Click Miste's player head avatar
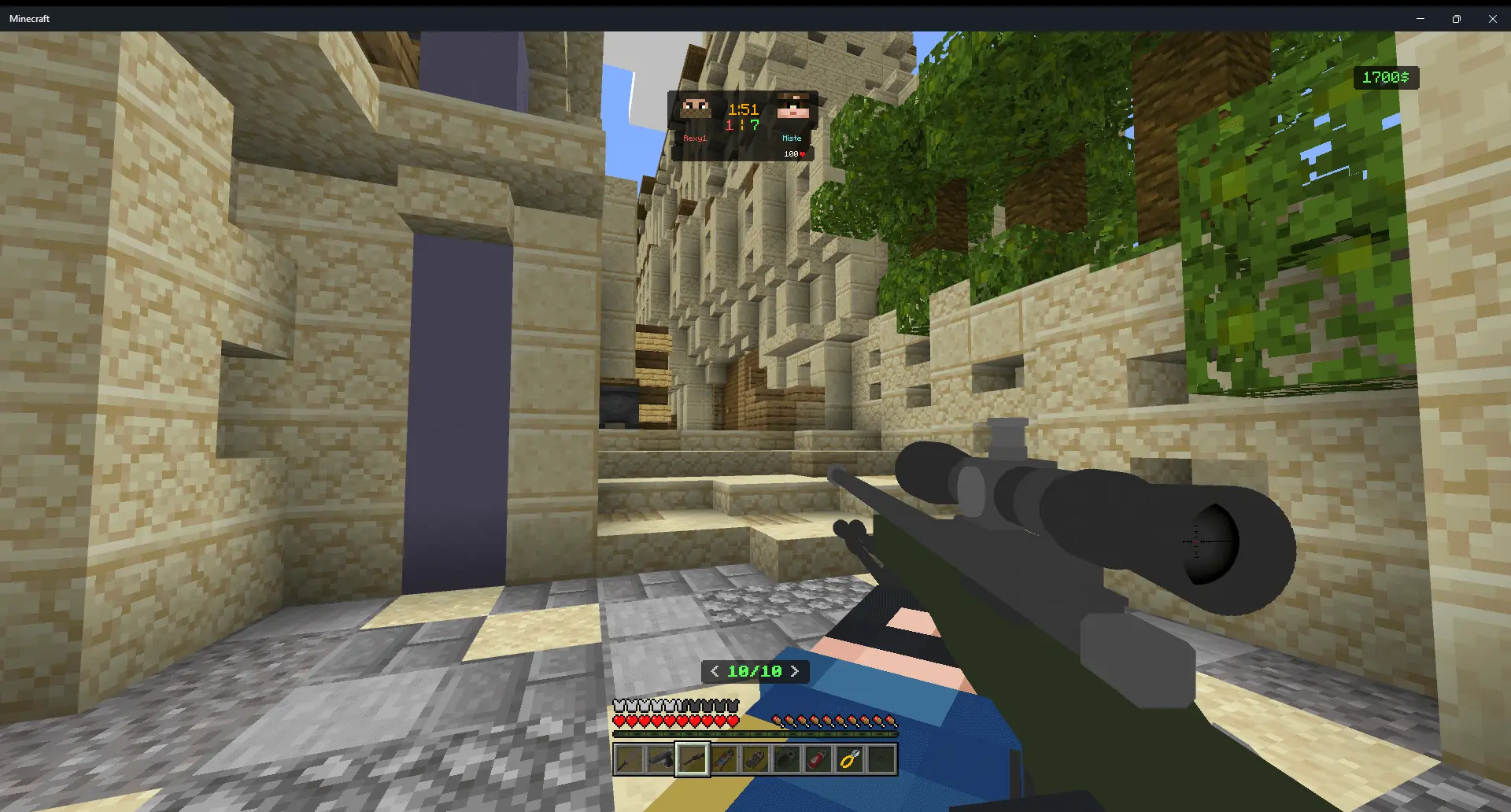This screenshot has width=1511, height=812. click(792, 108)
